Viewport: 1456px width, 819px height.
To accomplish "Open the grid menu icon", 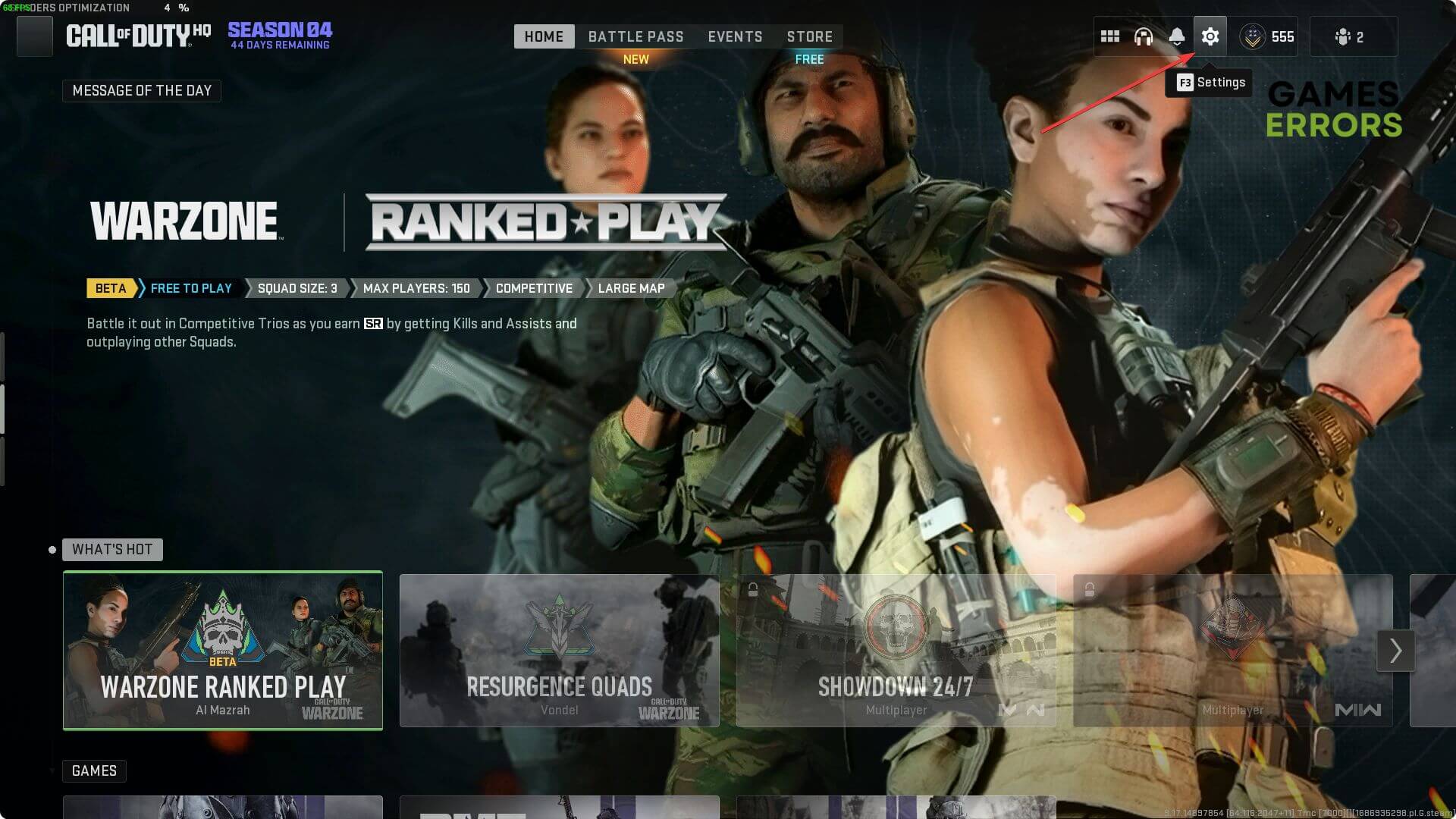I will tap(1110, 36).
